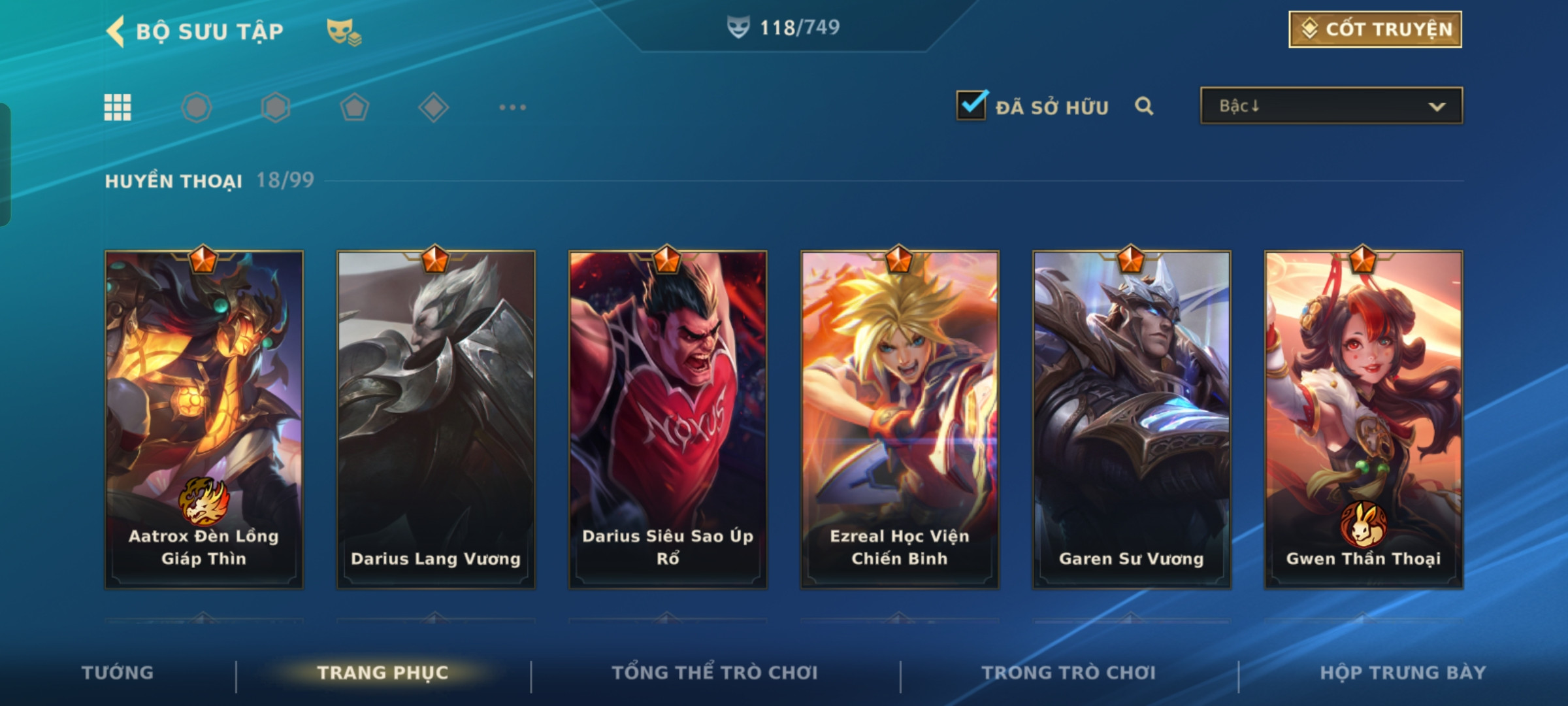The height and width of the screenshot is (706, 1568).
Task: Choose Gwen Thần Thoại skin card
Action: (1364, 420)
